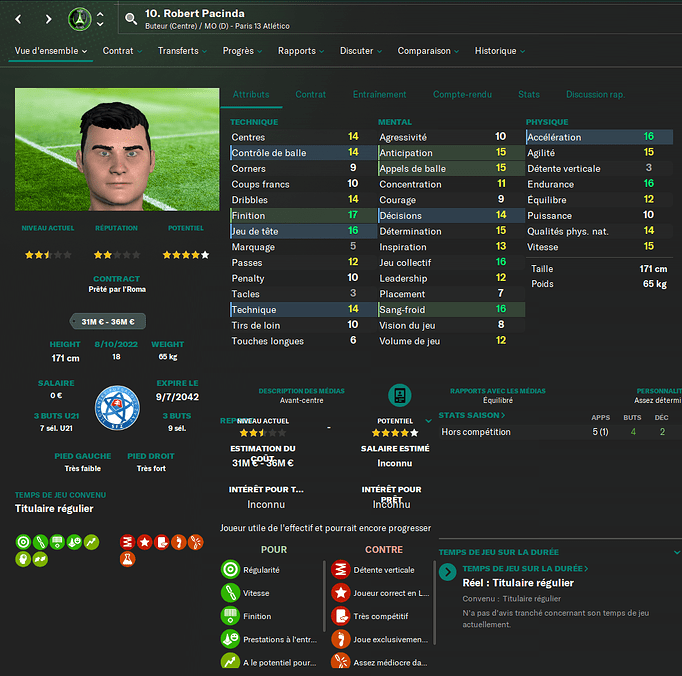Switch to the Compte-rendu tab
This screenshot has width=682, height=676.
pos(462,95)
